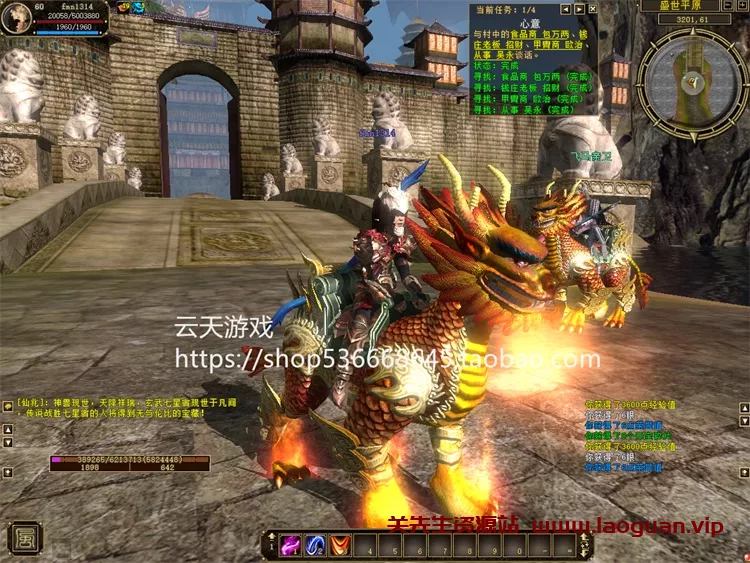
Task: Open the square main menu button
Action: pyautogui.click(x=23, y=537)
